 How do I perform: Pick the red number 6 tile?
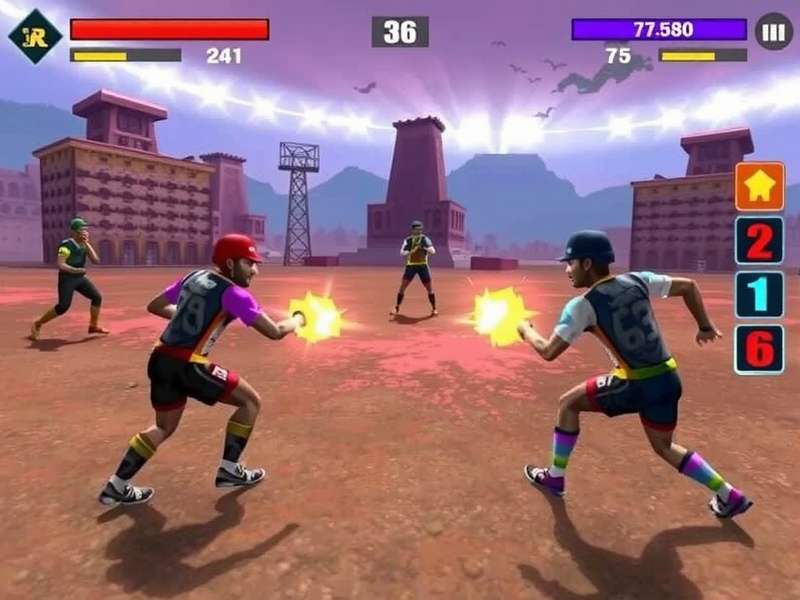[759, 349]
